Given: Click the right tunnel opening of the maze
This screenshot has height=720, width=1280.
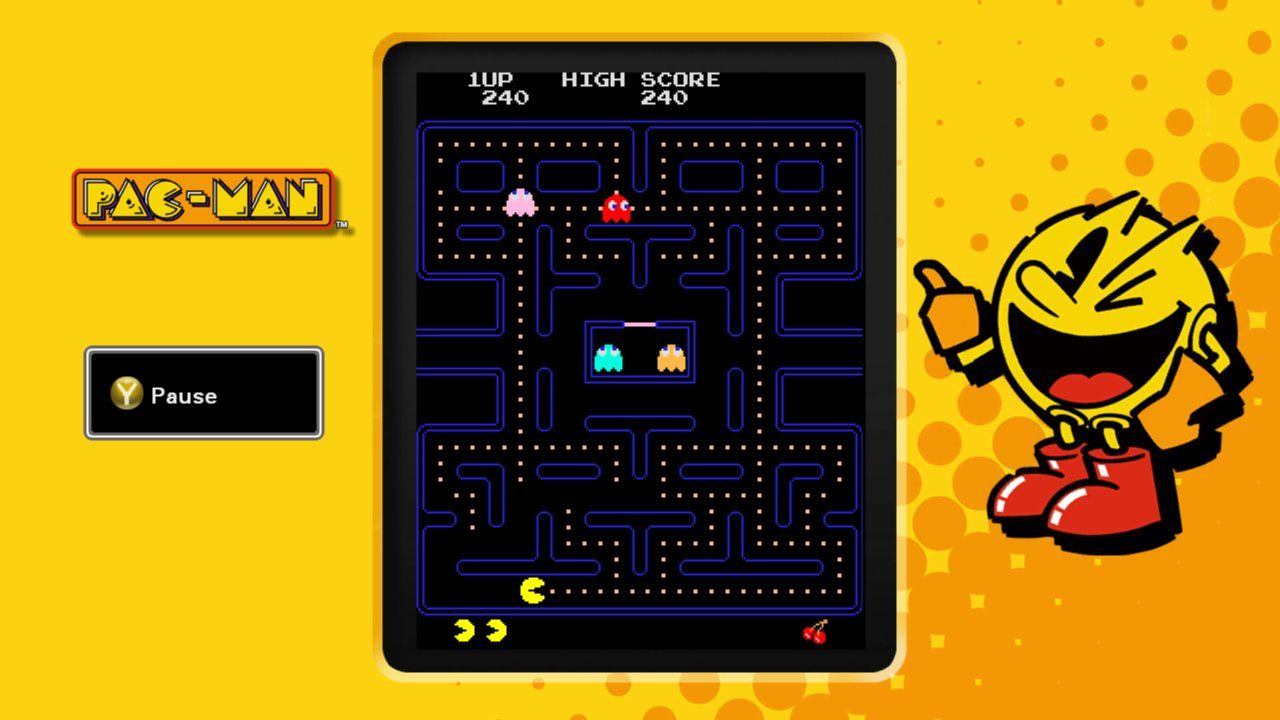Looking at the screenshot, I should coord(855,352).
